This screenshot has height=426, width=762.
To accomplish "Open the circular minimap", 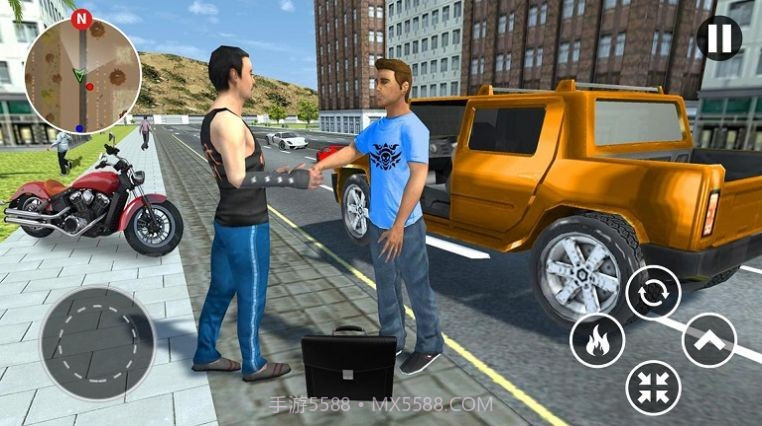I will (x=83, y=74).
